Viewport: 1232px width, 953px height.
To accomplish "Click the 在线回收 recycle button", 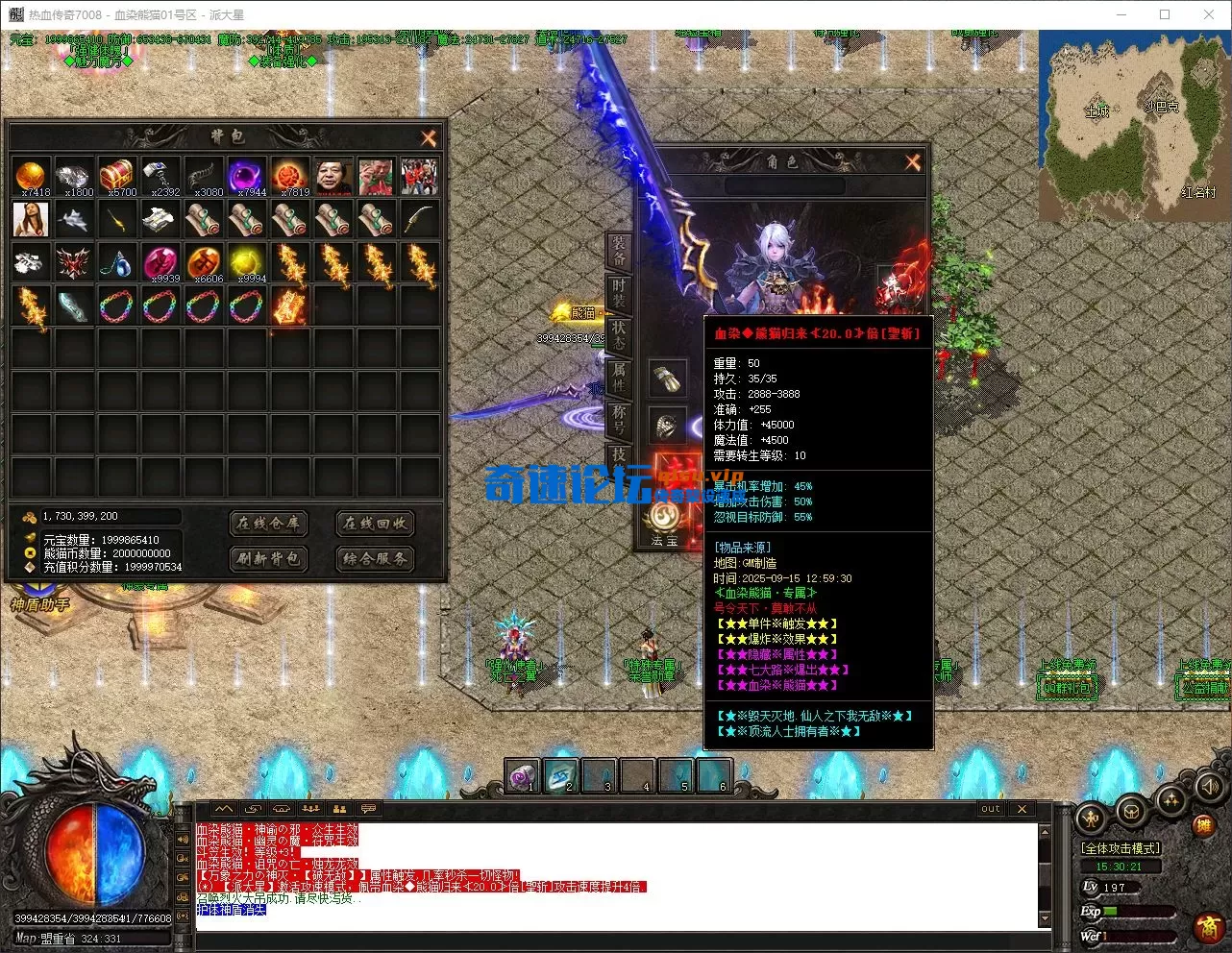I will tap(375, 524).
